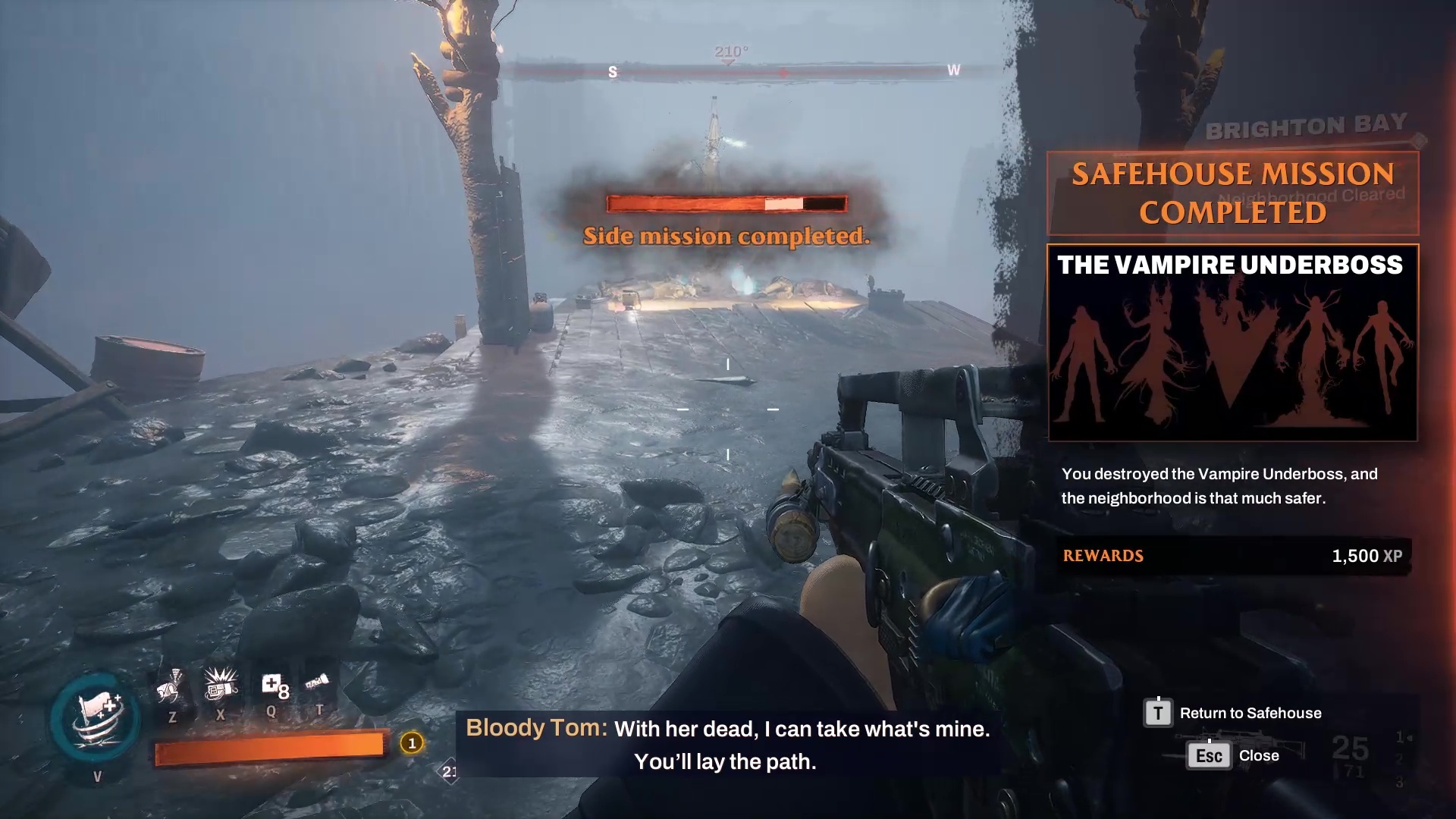Viewport: 1456px width, 819px height.
Task: Click the orange health bar
Action: click(x=271, y=746)
